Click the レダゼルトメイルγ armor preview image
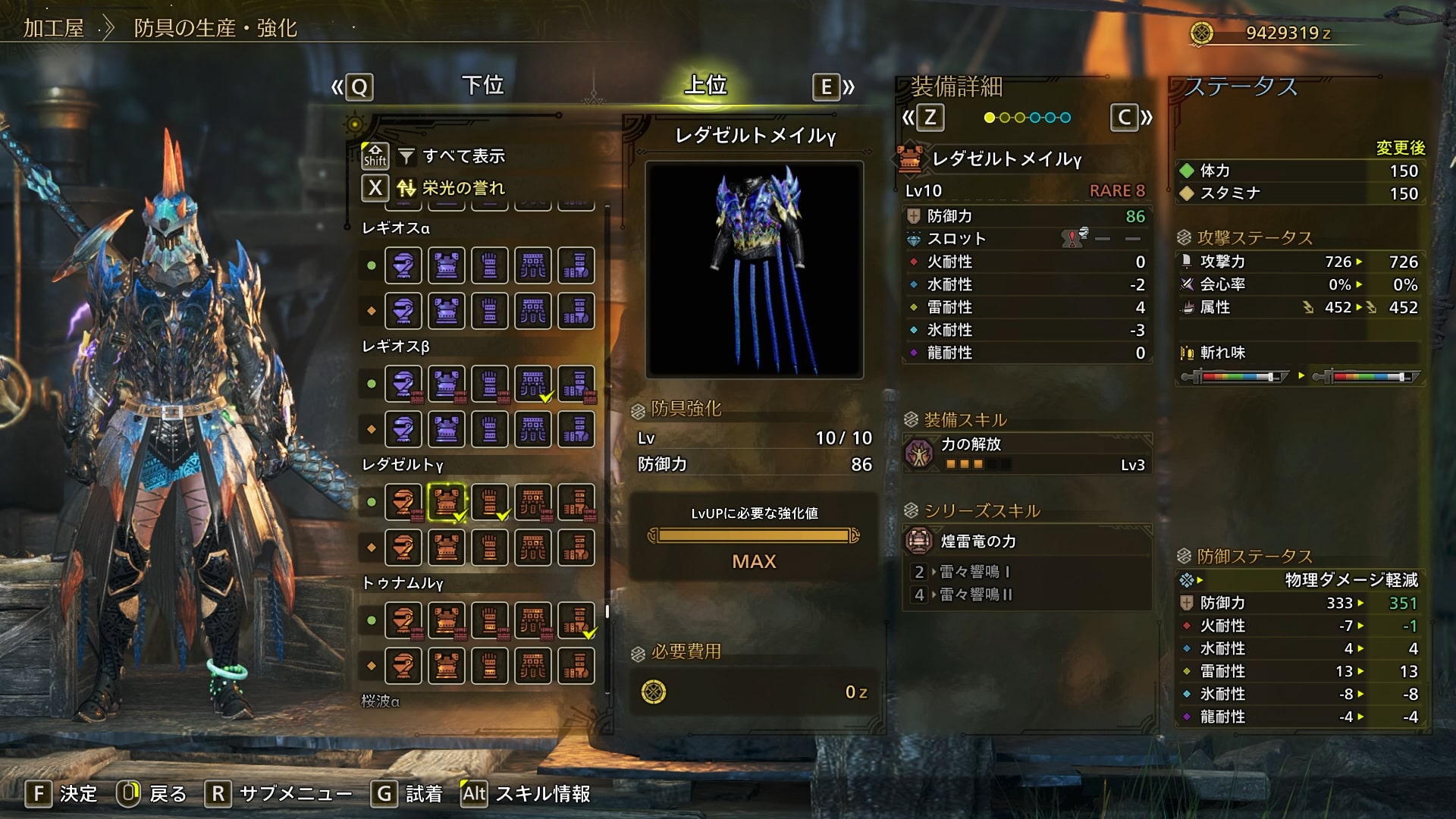The image size is (1456, 819). coord(755,270)
